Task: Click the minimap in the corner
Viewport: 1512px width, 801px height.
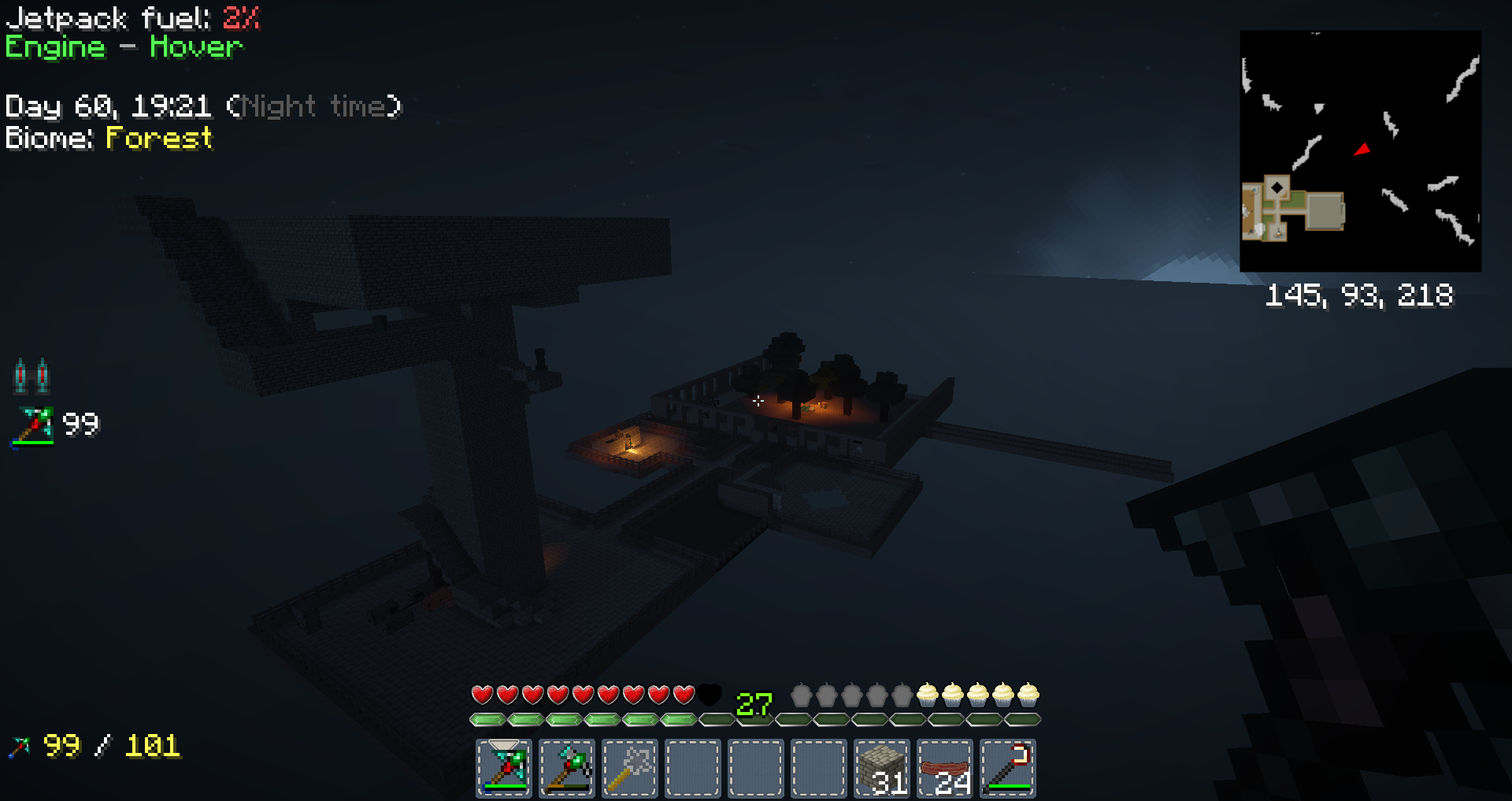Action: (x=1360, y=151)
